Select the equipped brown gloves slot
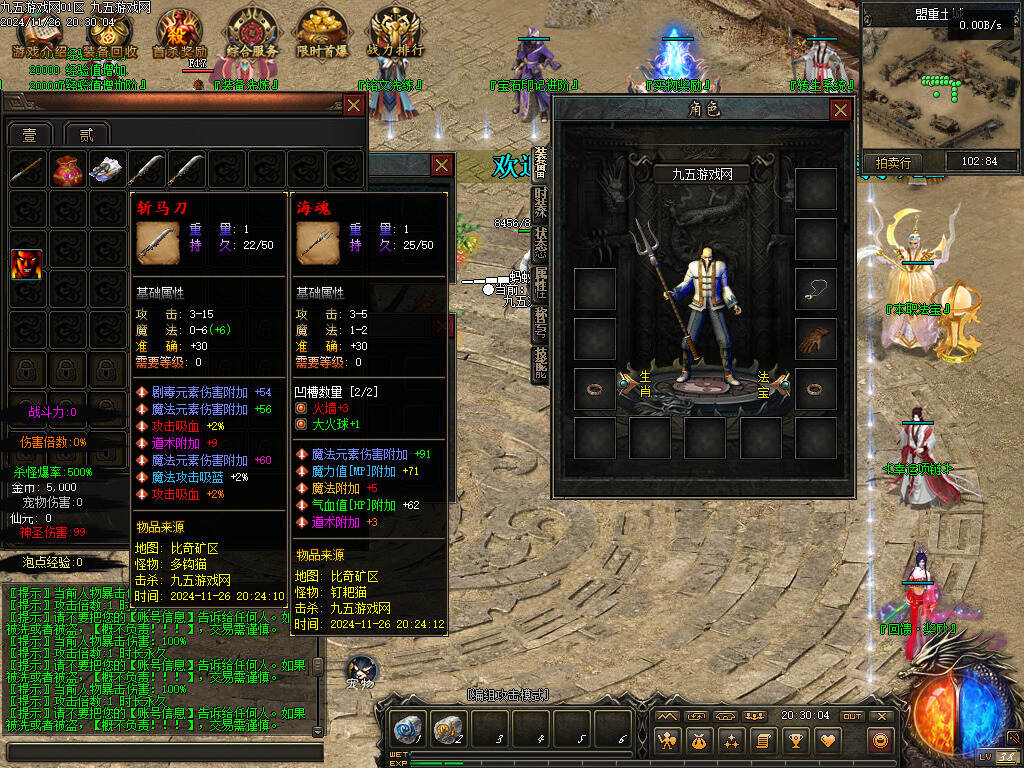 tap(815, 339)
